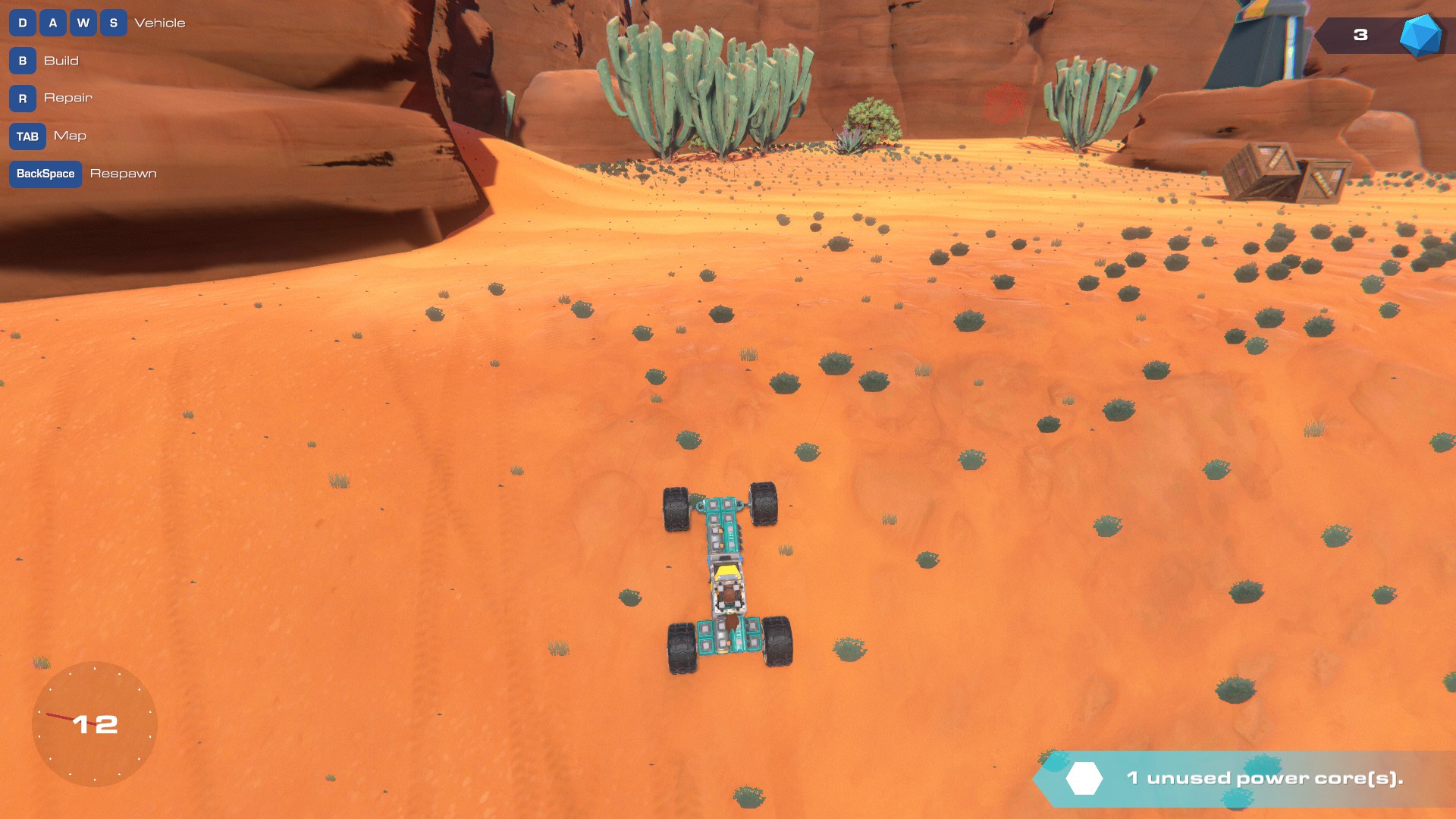1456x819 pixels.
Task: Select the W key vehicle control icon
Action: pyautogui.click(x=83, y=23)
